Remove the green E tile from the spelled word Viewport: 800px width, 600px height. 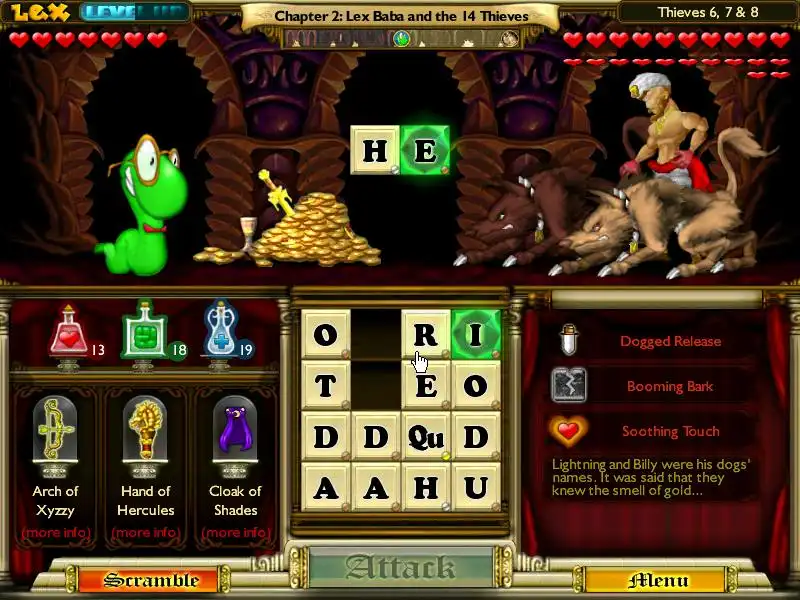(x=425, y=151)
